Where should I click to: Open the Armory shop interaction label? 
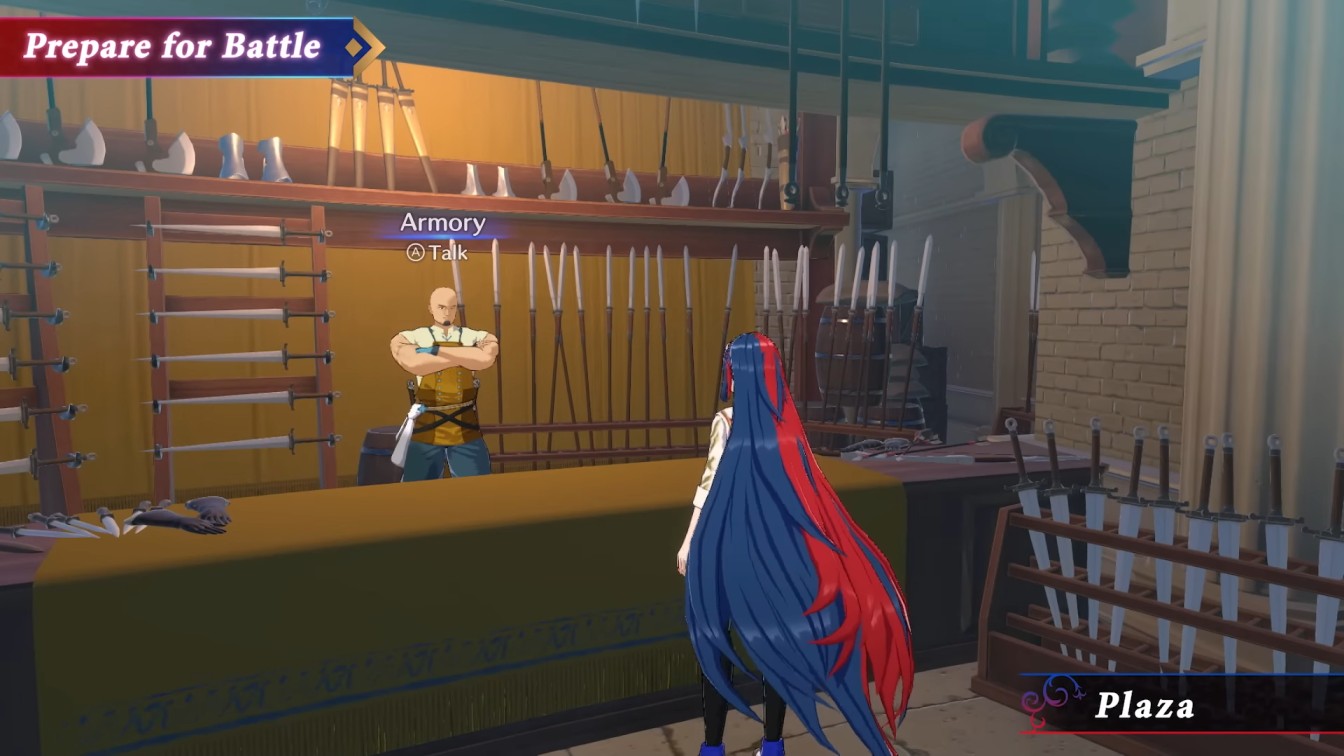click(442, 223)
